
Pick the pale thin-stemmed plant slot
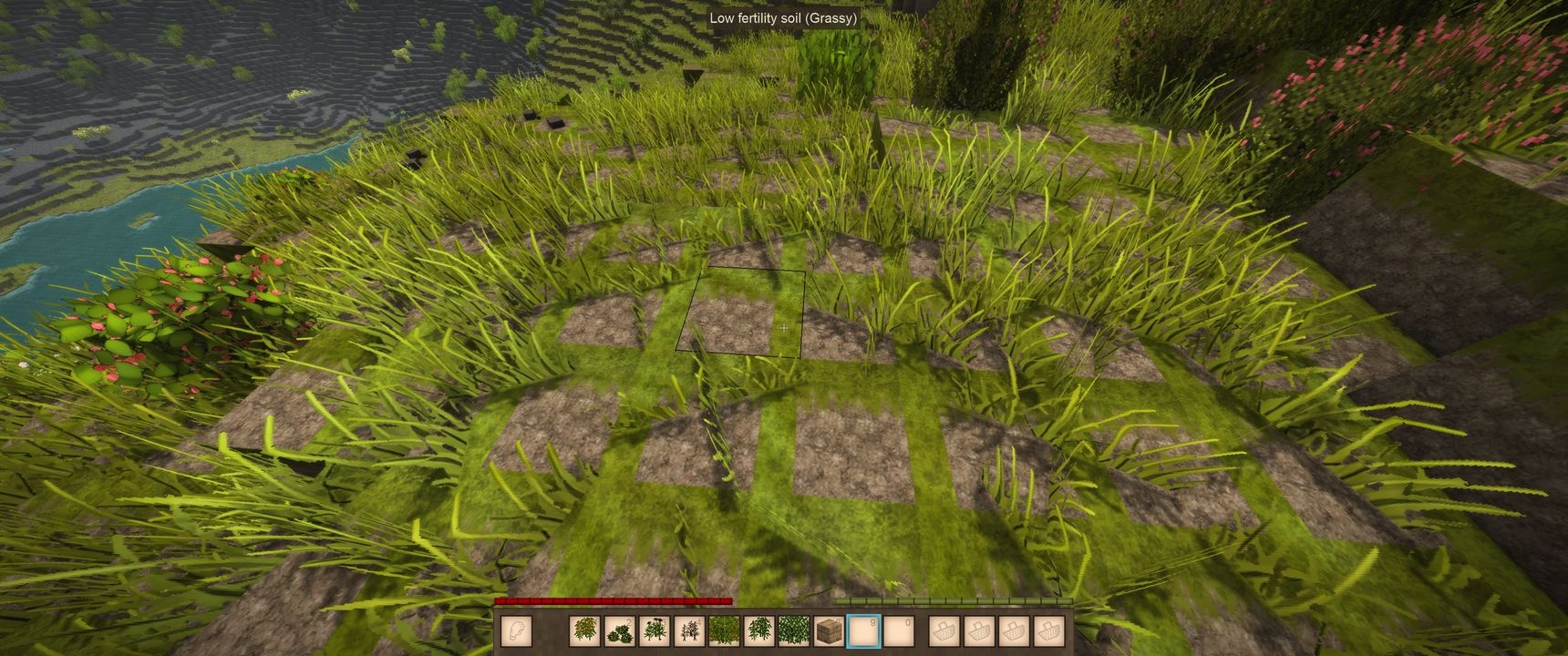pyautogui.click(x=689, y=630)
